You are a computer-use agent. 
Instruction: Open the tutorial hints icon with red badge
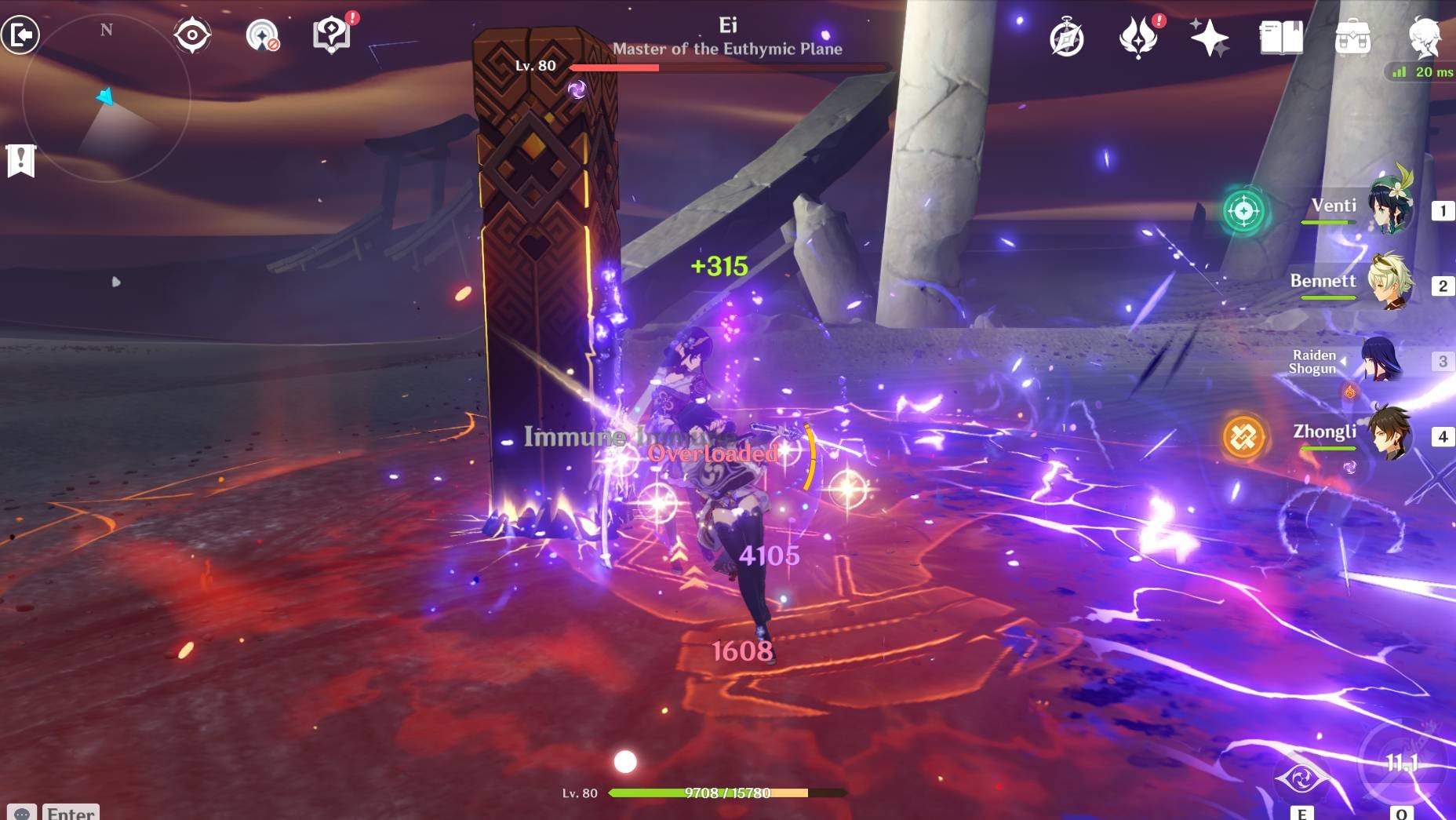331,33
